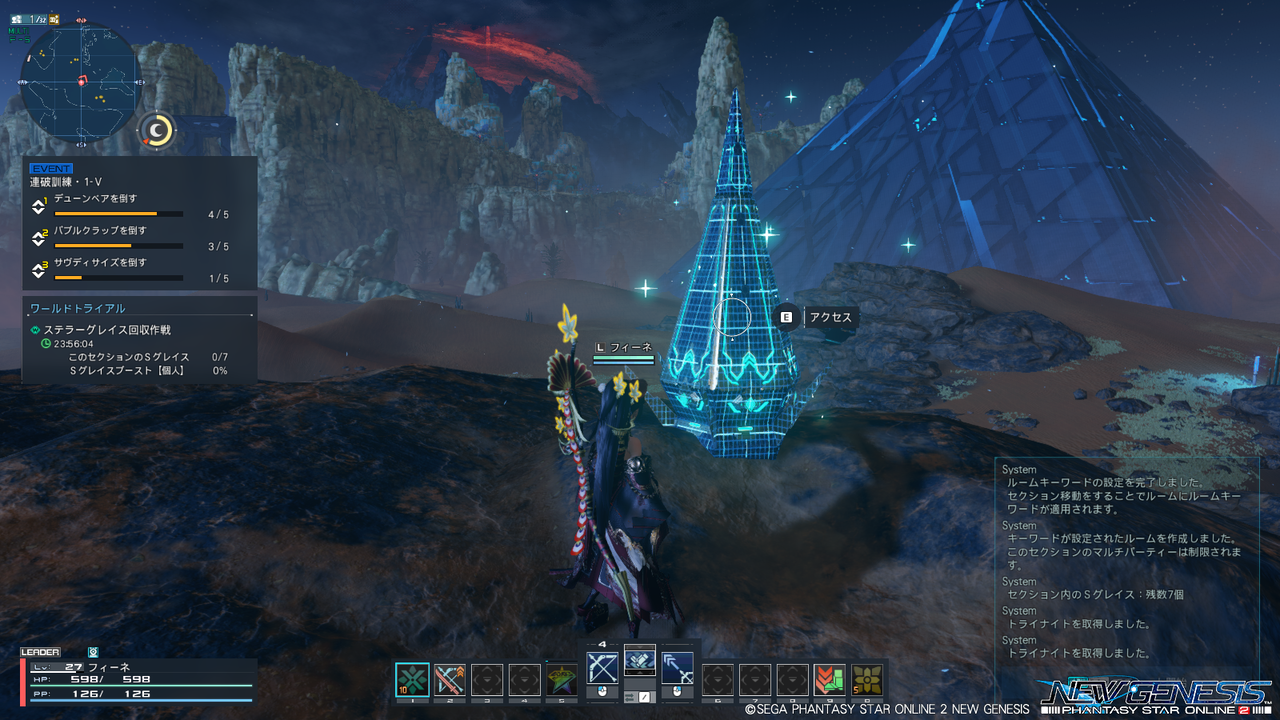Activate the arrow shot weapon action

pyautogui.click(x=677, y=669)
